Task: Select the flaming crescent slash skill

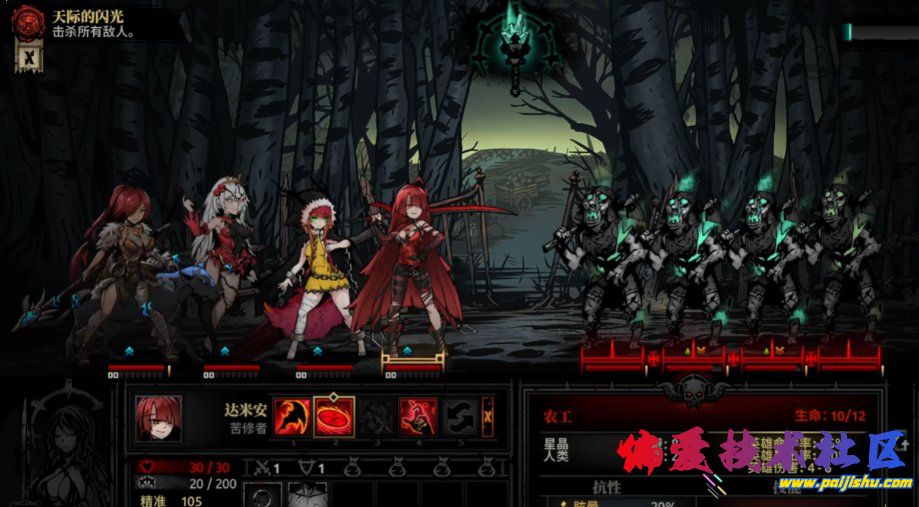Action: (289, 415)
